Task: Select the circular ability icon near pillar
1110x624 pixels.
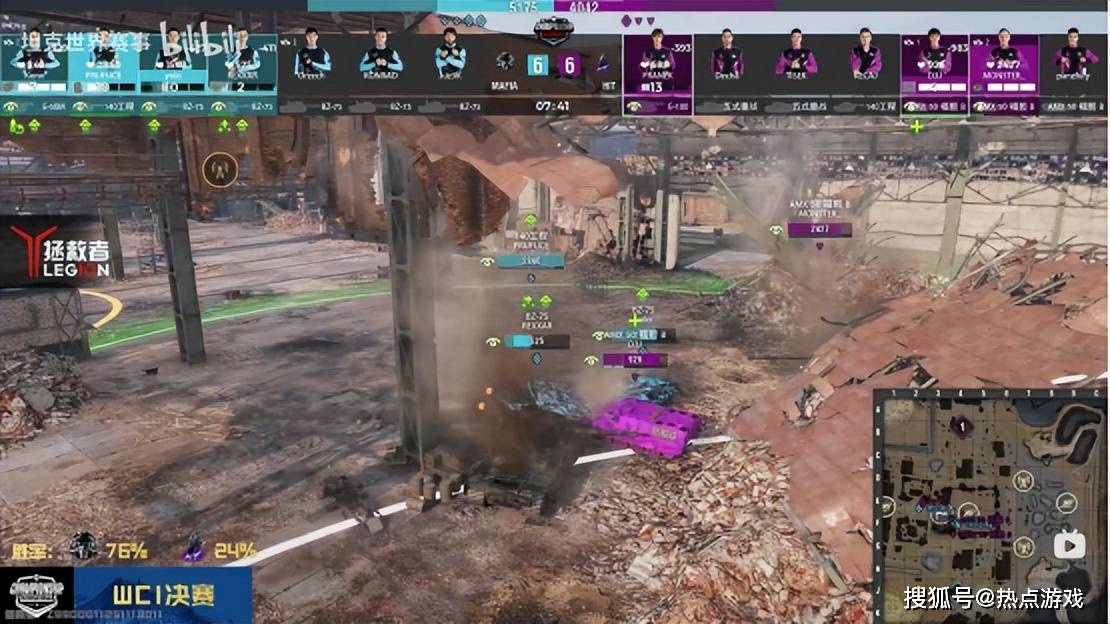Action: pos(219,170)
